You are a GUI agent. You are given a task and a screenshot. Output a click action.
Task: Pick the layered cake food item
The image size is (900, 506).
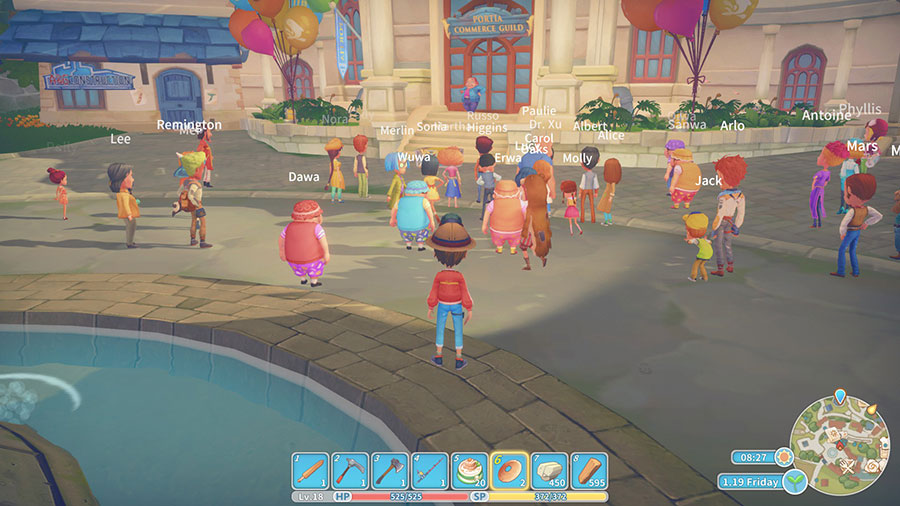pos(469,471)
